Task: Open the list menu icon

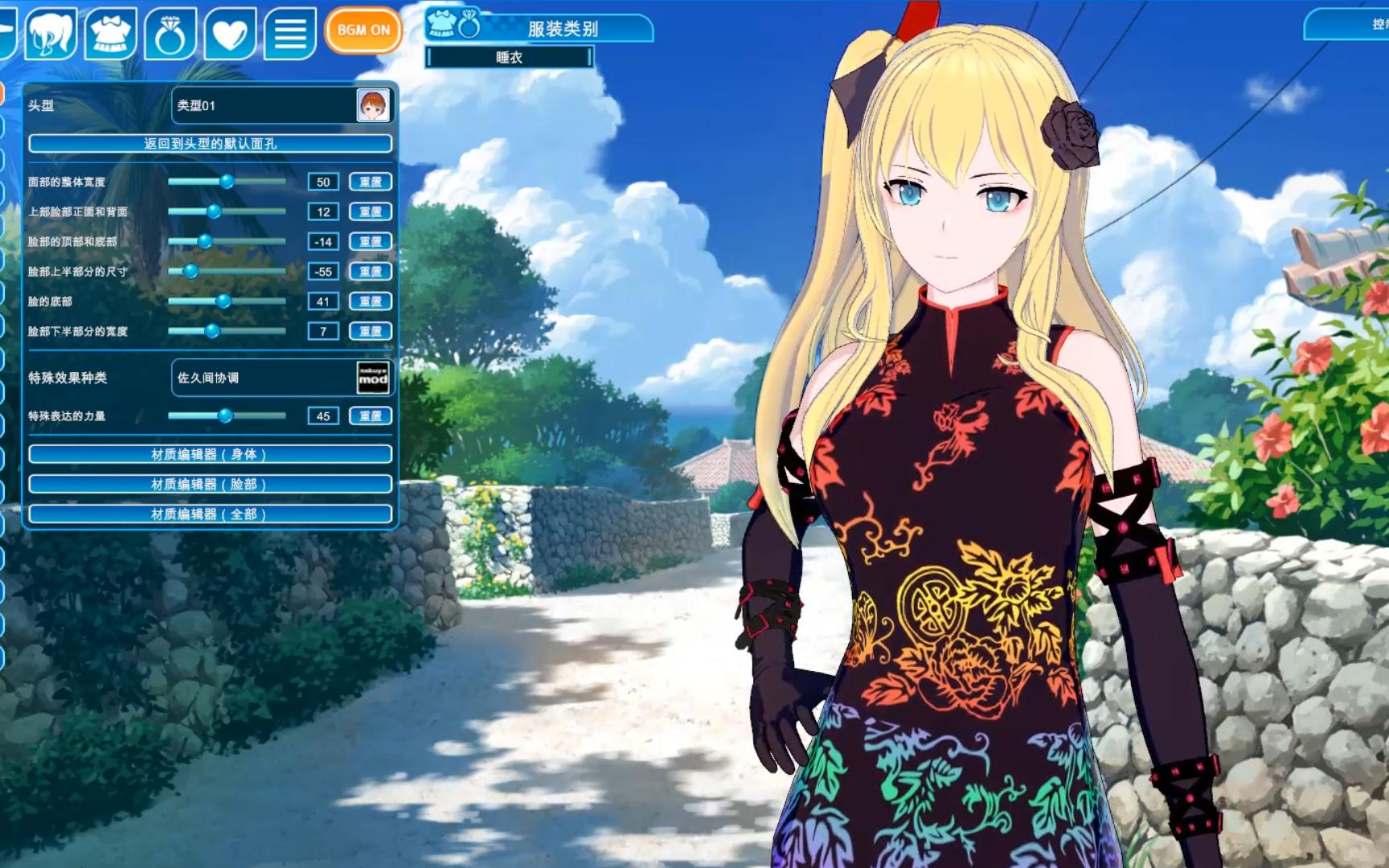Action: 289,33
